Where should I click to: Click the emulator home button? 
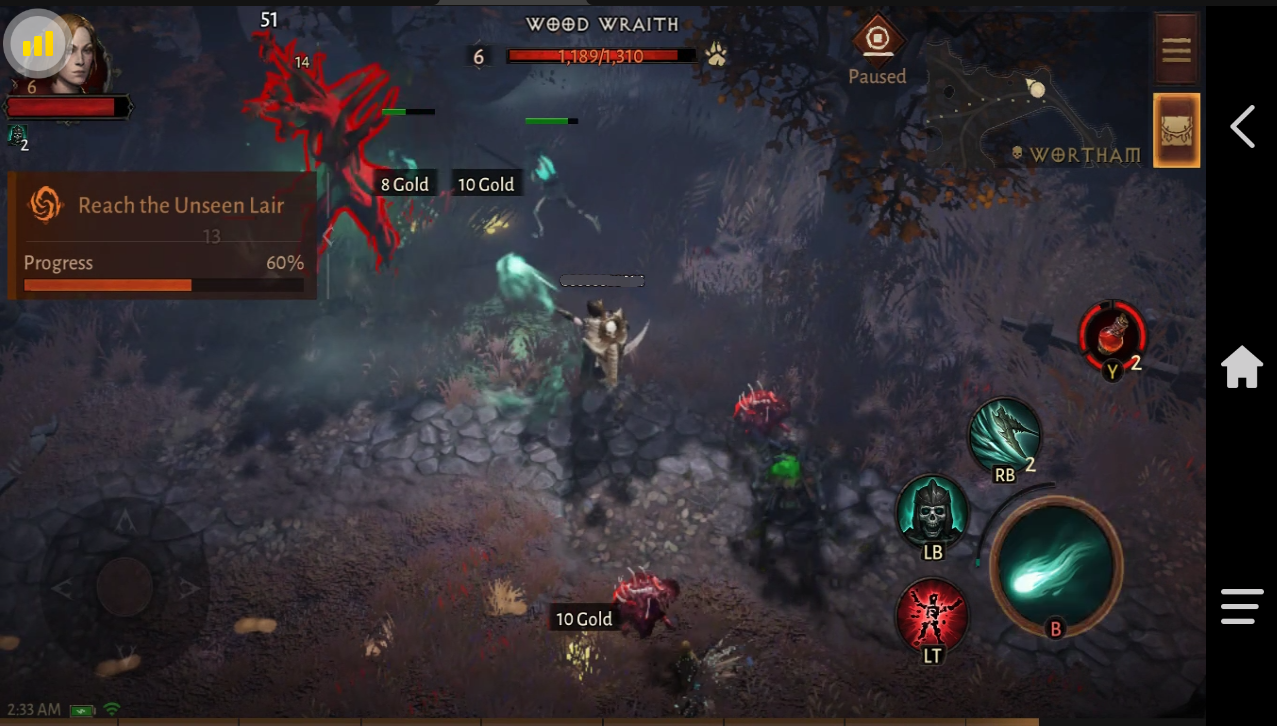[1242, 367]
